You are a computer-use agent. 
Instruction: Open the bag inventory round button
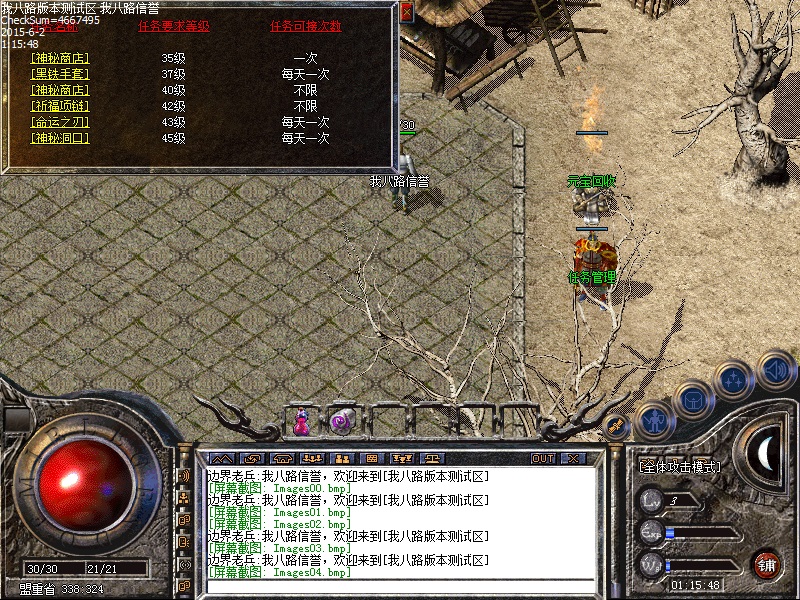point(692,399)
